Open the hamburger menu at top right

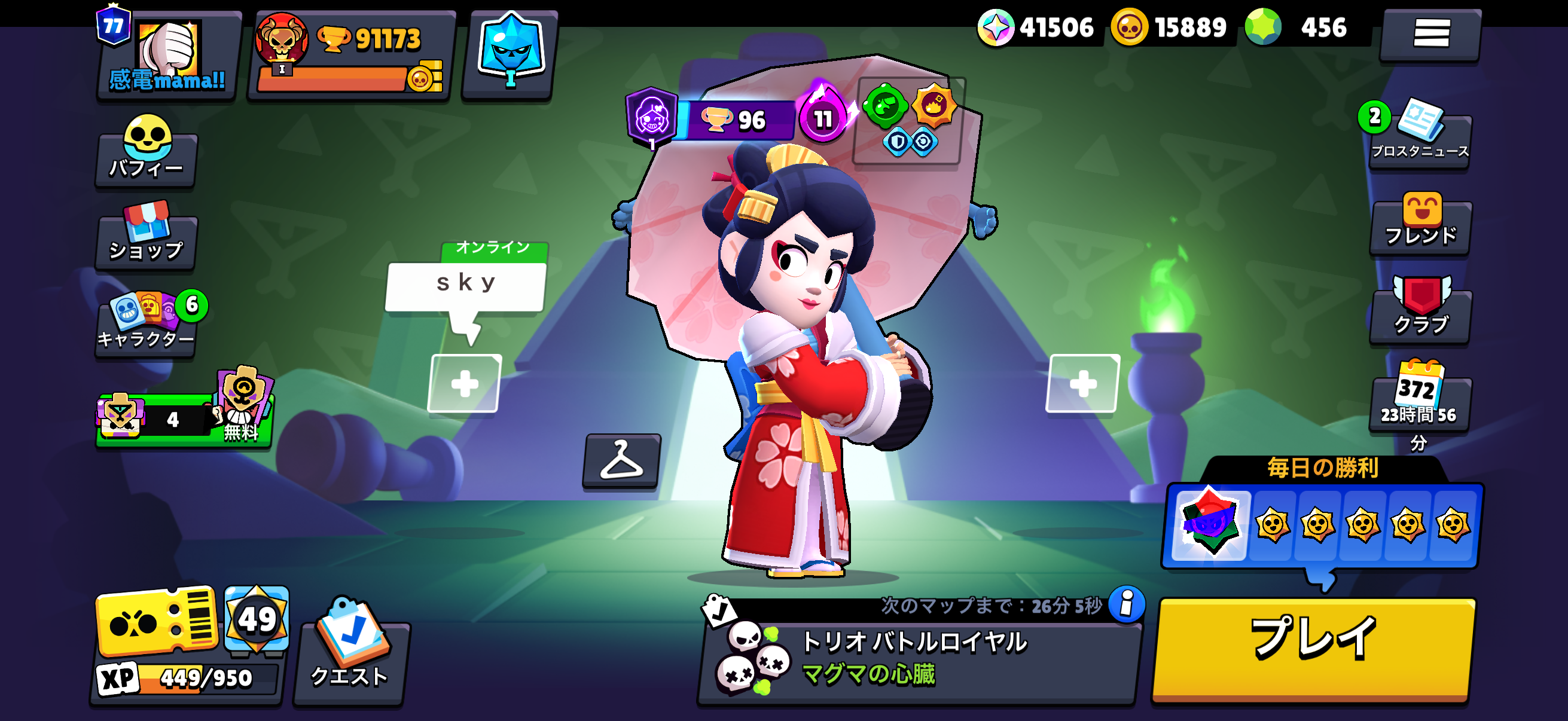pos(1430,33)
